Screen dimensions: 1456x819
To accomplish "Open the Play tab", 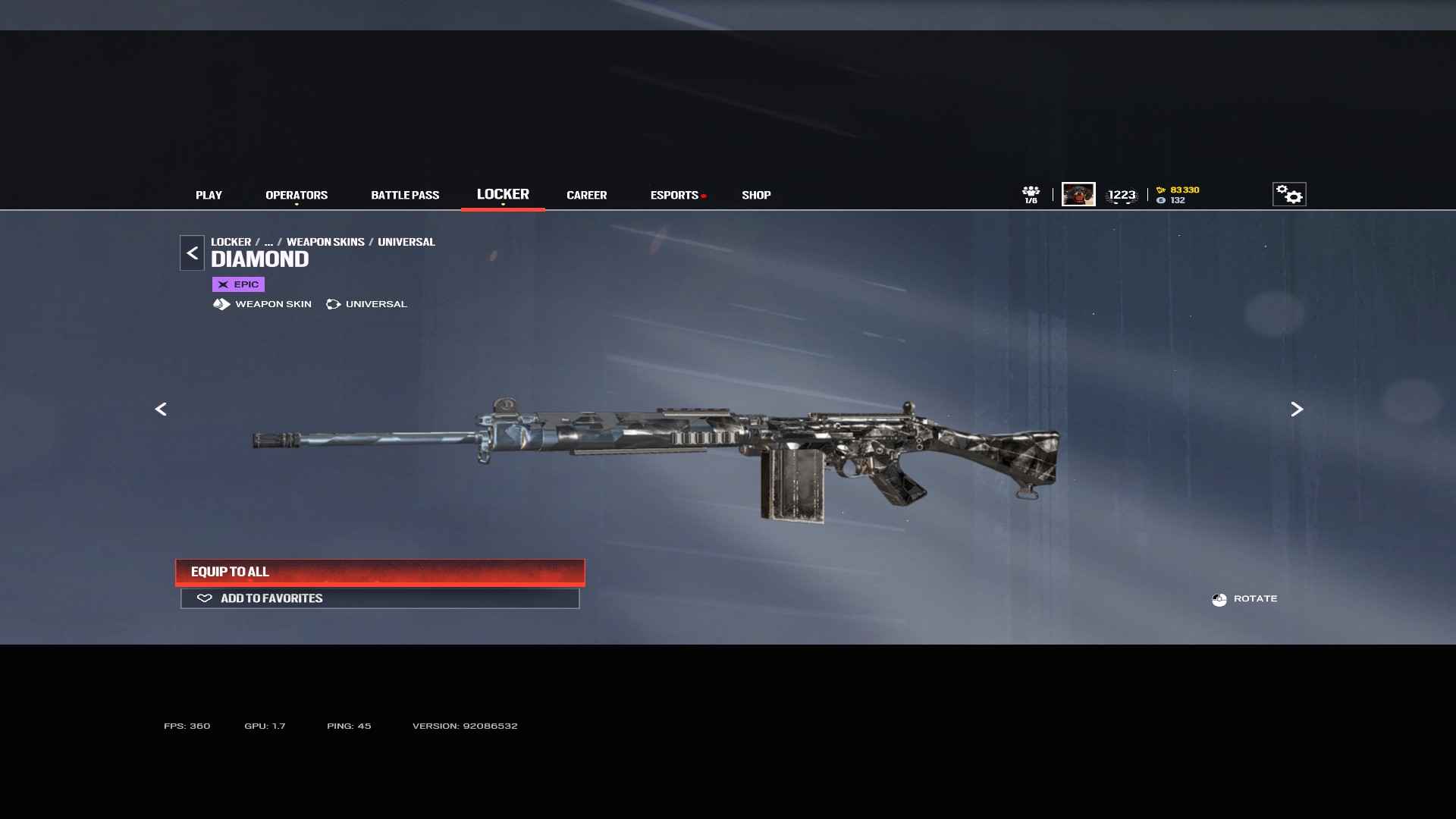I will click(x=209, y=195).
